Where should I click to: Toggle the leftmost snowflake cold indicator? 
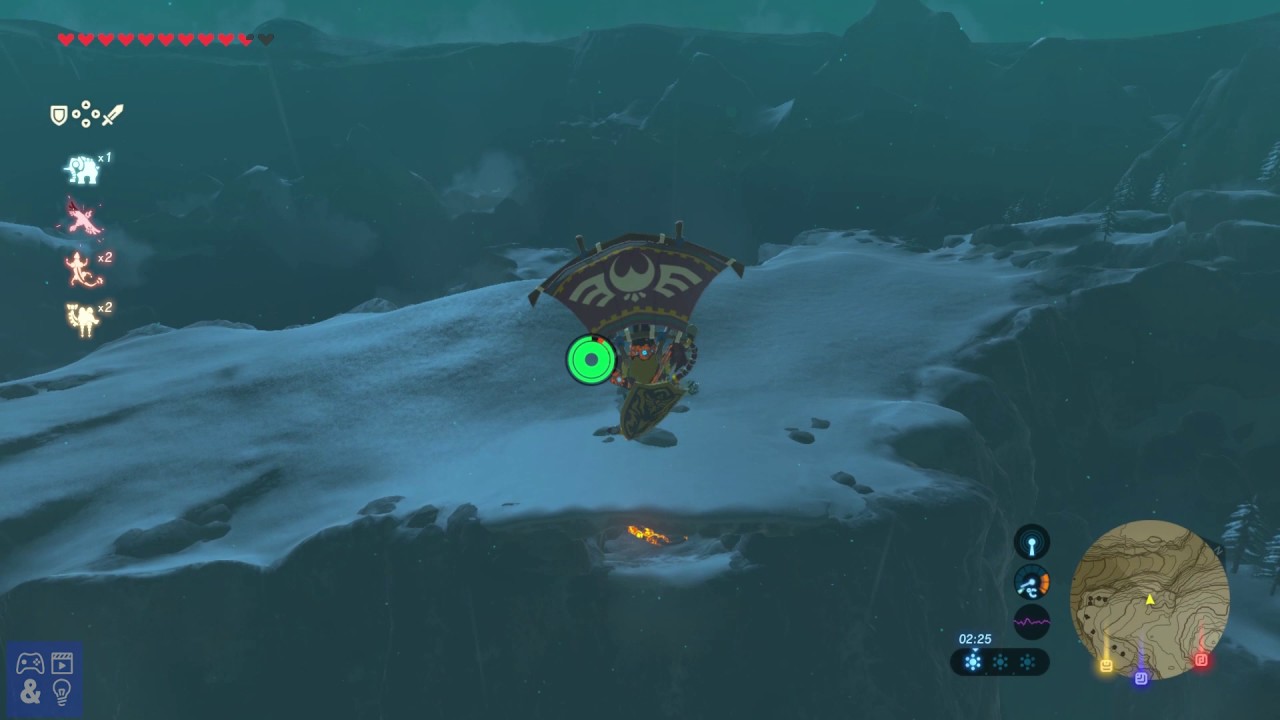[972, 661]
